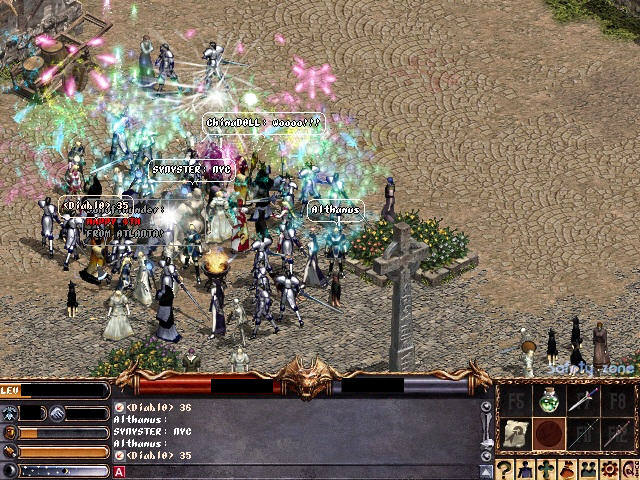This screenshot has height=480, width=640.
Task: Select the green potion hotkey slot
Action: [x=547, y=402]
